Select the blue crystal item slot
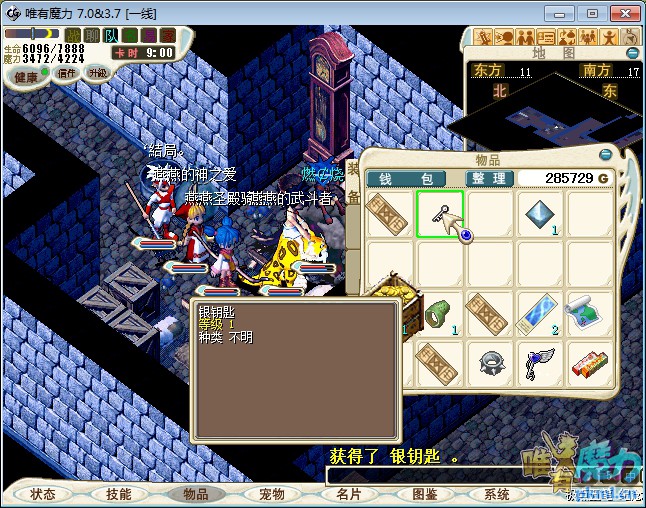This screenshot has height=508, width=646. [540, 214]
